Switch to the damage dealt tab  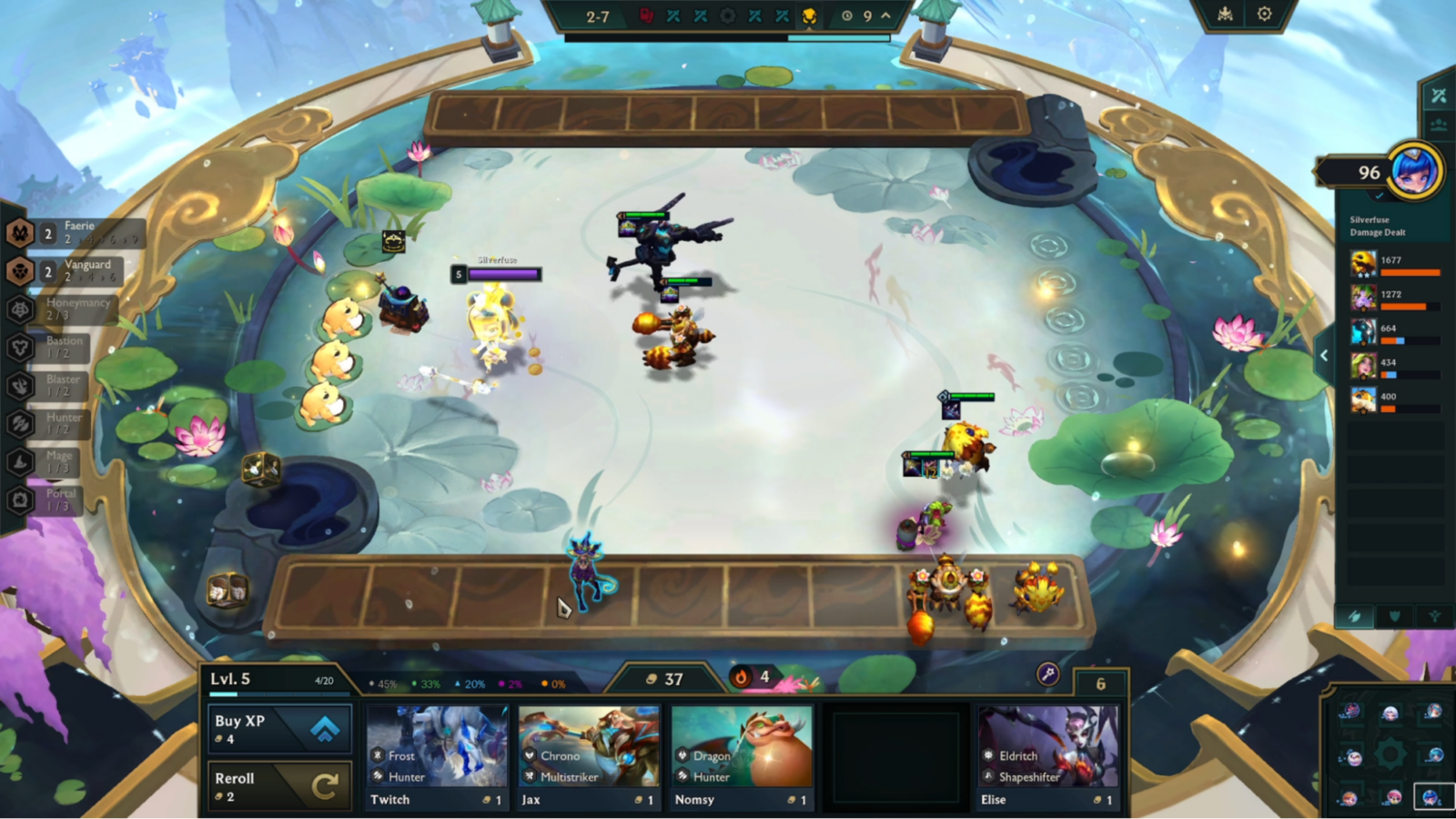pyautogui.click(x=1355, y=616)
